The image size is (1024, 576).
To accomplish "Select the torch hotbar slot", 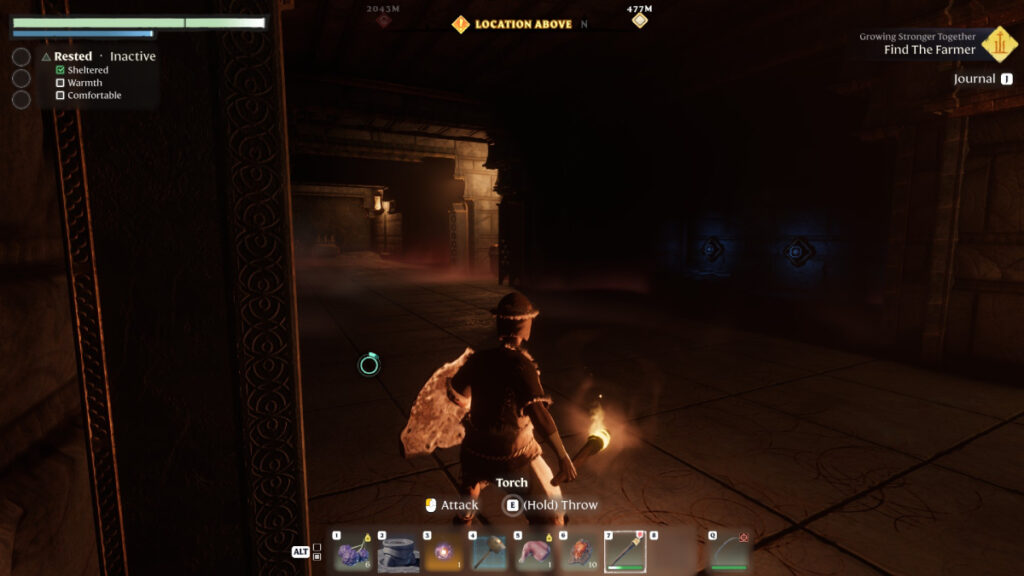I will click(624, 551).
